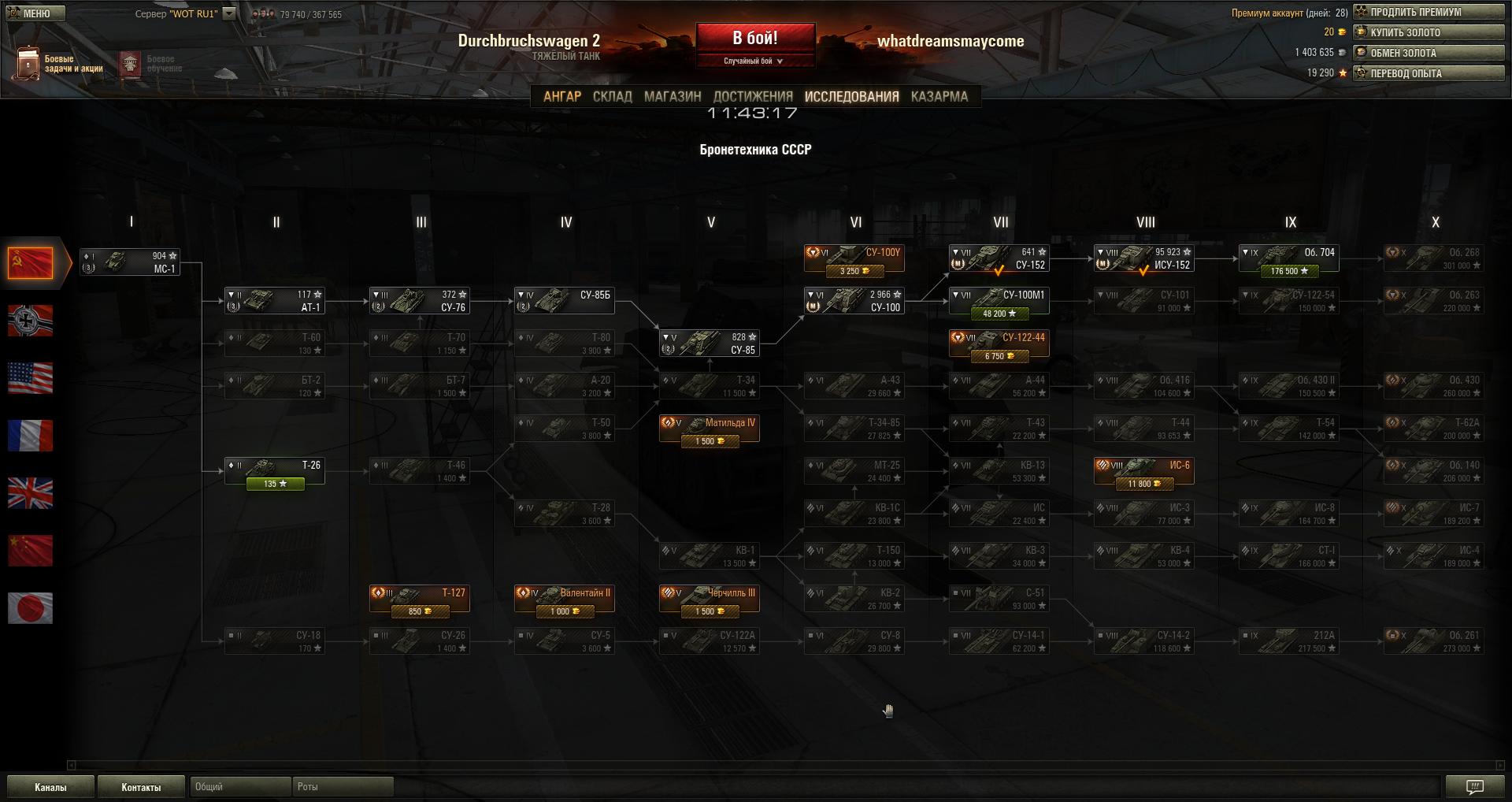Select the Japanese nation flag

(x=30, y=608)
